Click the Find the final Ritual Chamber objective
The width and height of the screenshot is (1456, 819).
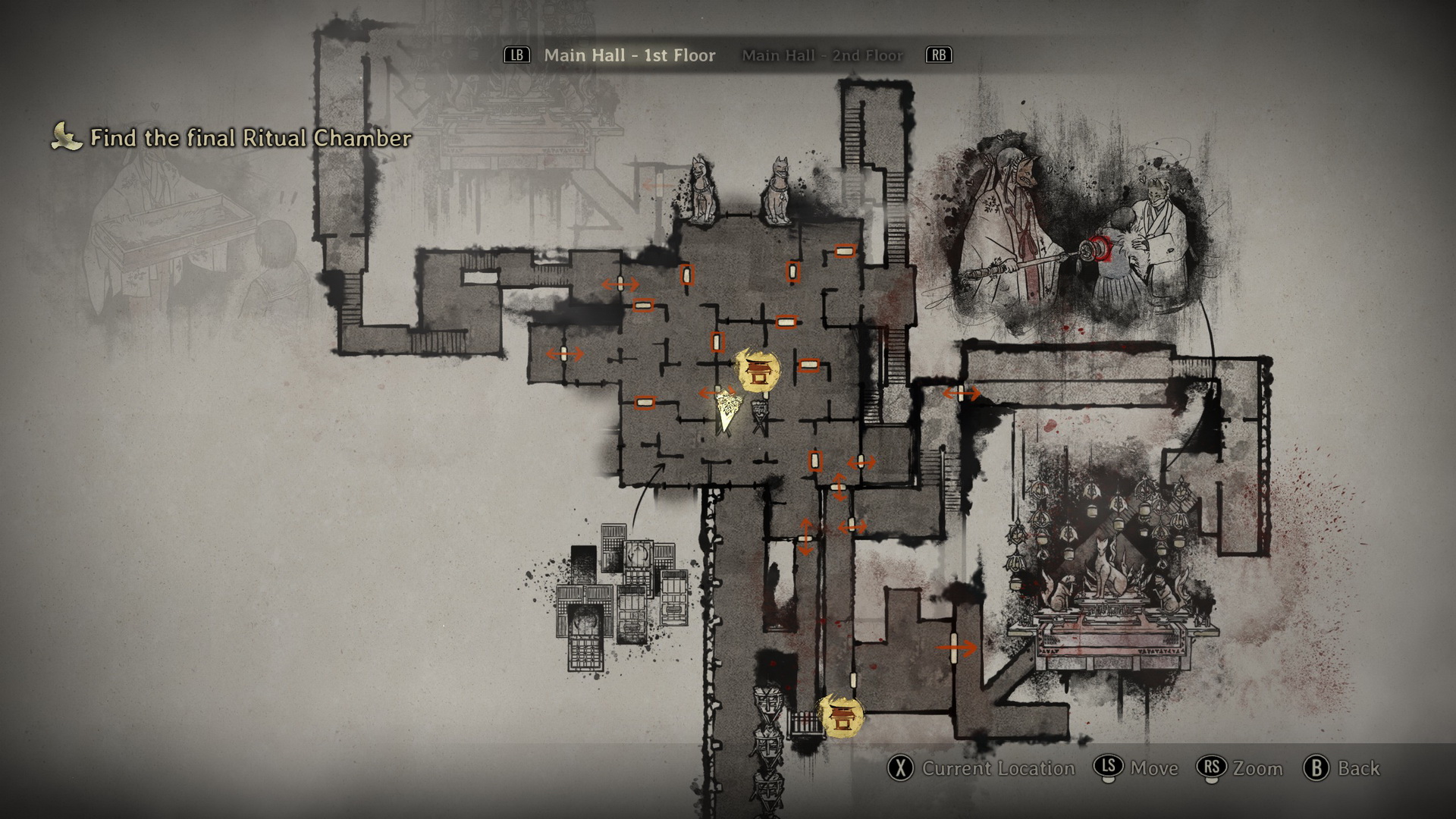[x=250, y=138]
